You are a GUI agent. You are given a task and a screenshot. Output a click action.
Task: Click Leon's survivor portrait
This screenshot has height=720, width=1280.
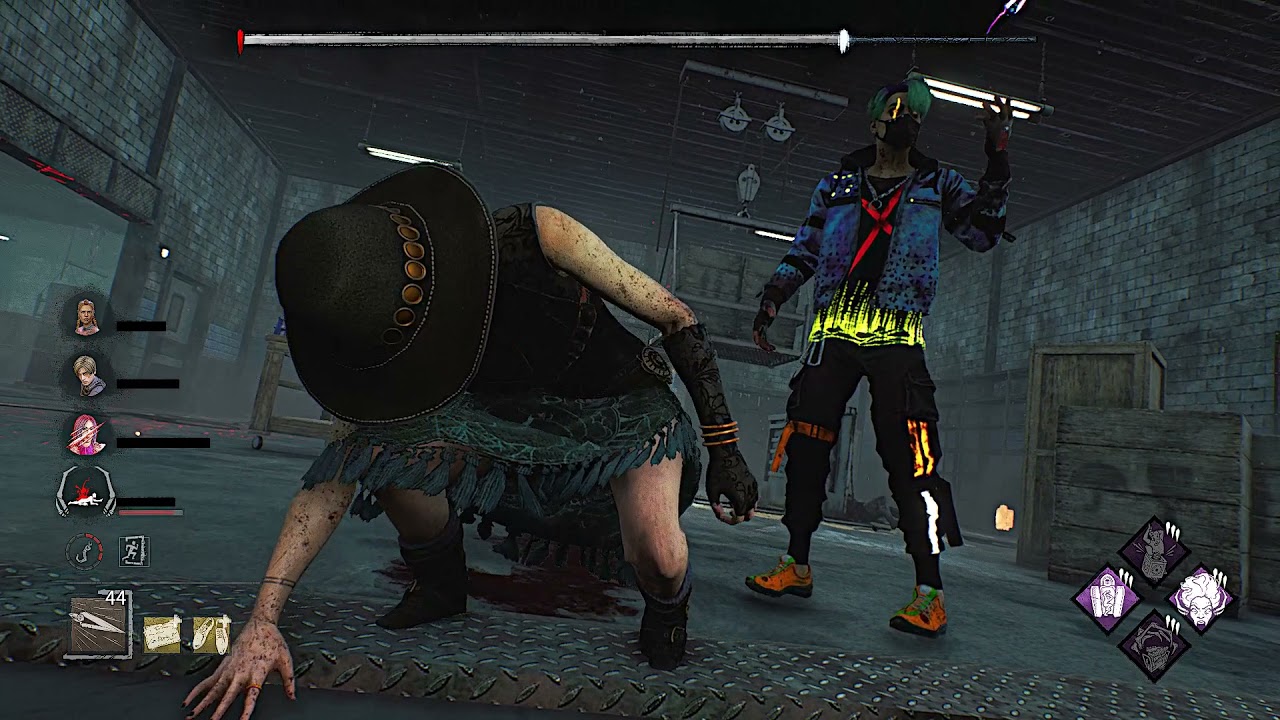87,376
